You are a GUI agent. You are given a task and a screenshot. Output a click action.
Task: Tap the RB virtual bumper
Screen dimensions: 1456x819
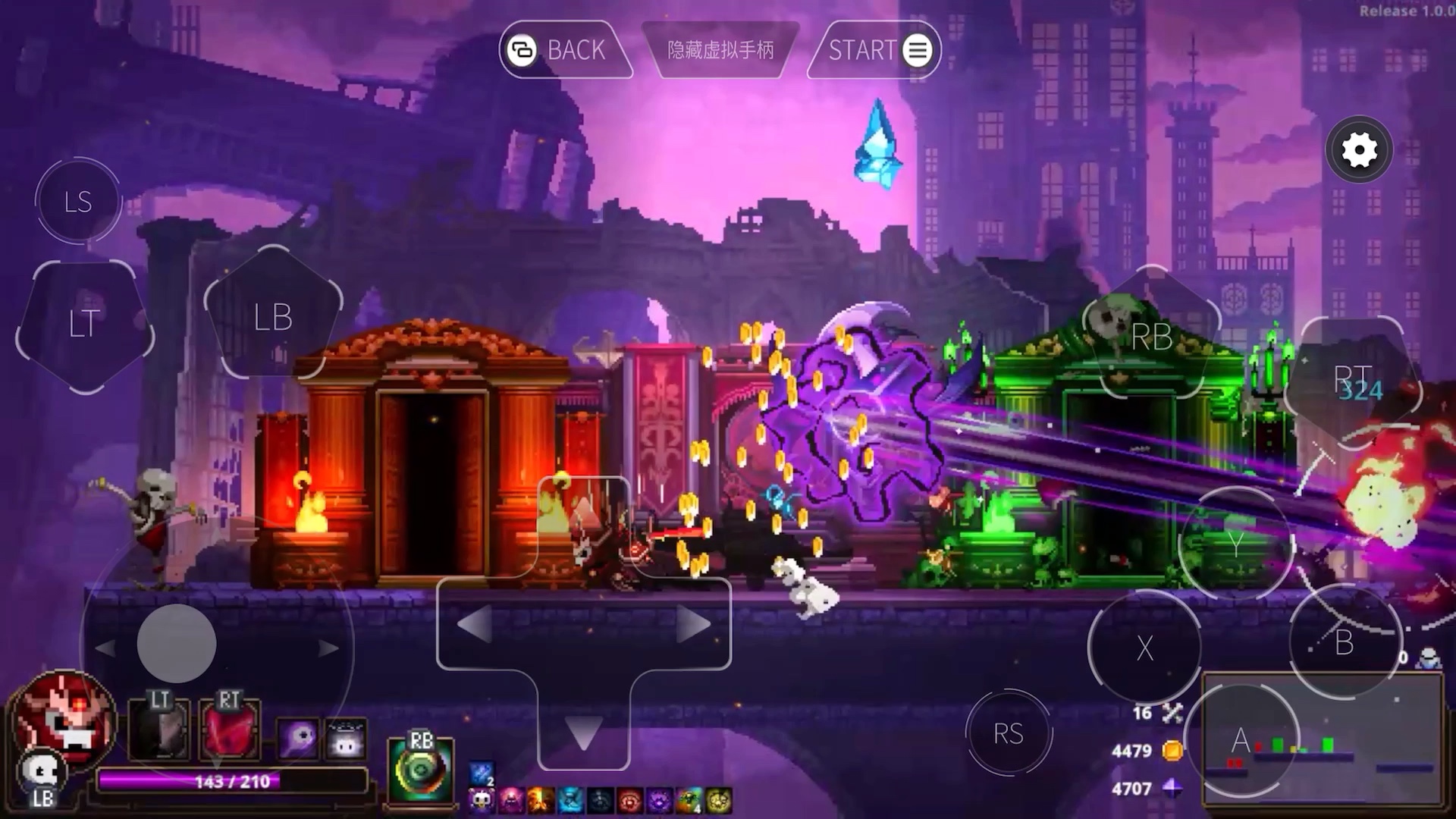(x=1151, y=337)
